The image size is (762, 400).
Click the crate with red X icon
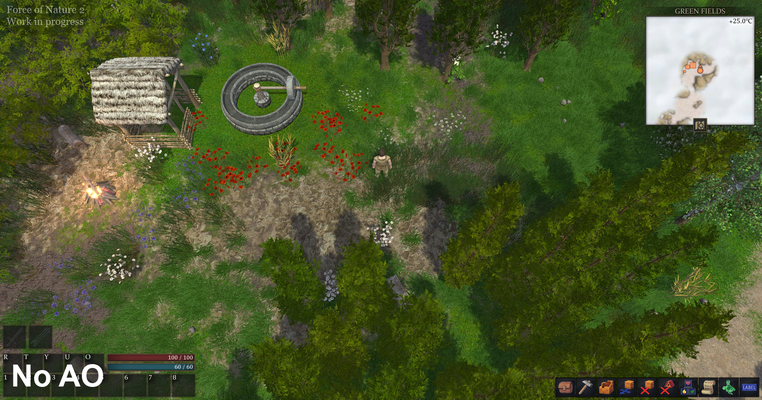click(x=647, y=387)
